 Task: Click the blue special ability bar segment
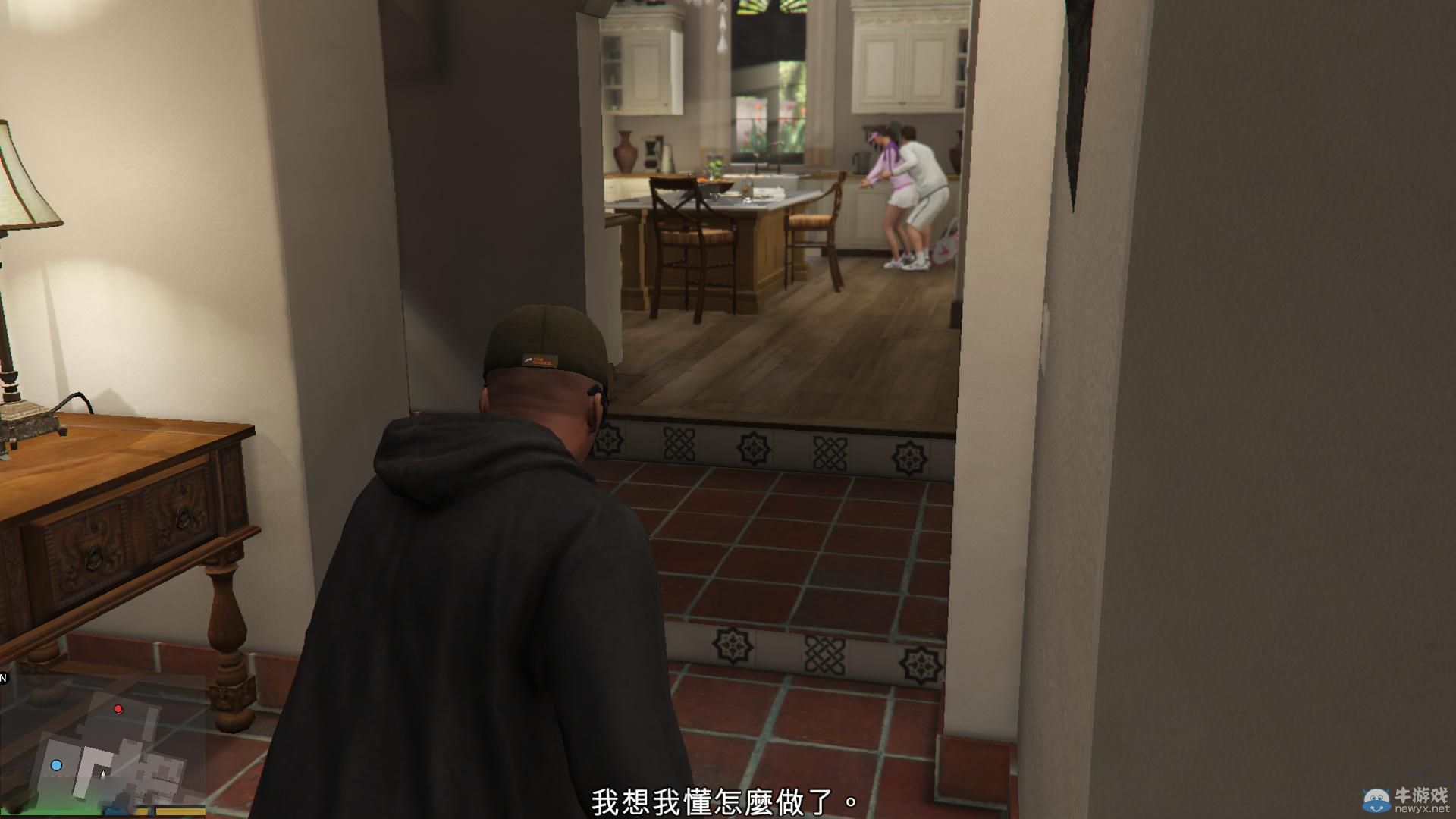(x=114, y=812)
